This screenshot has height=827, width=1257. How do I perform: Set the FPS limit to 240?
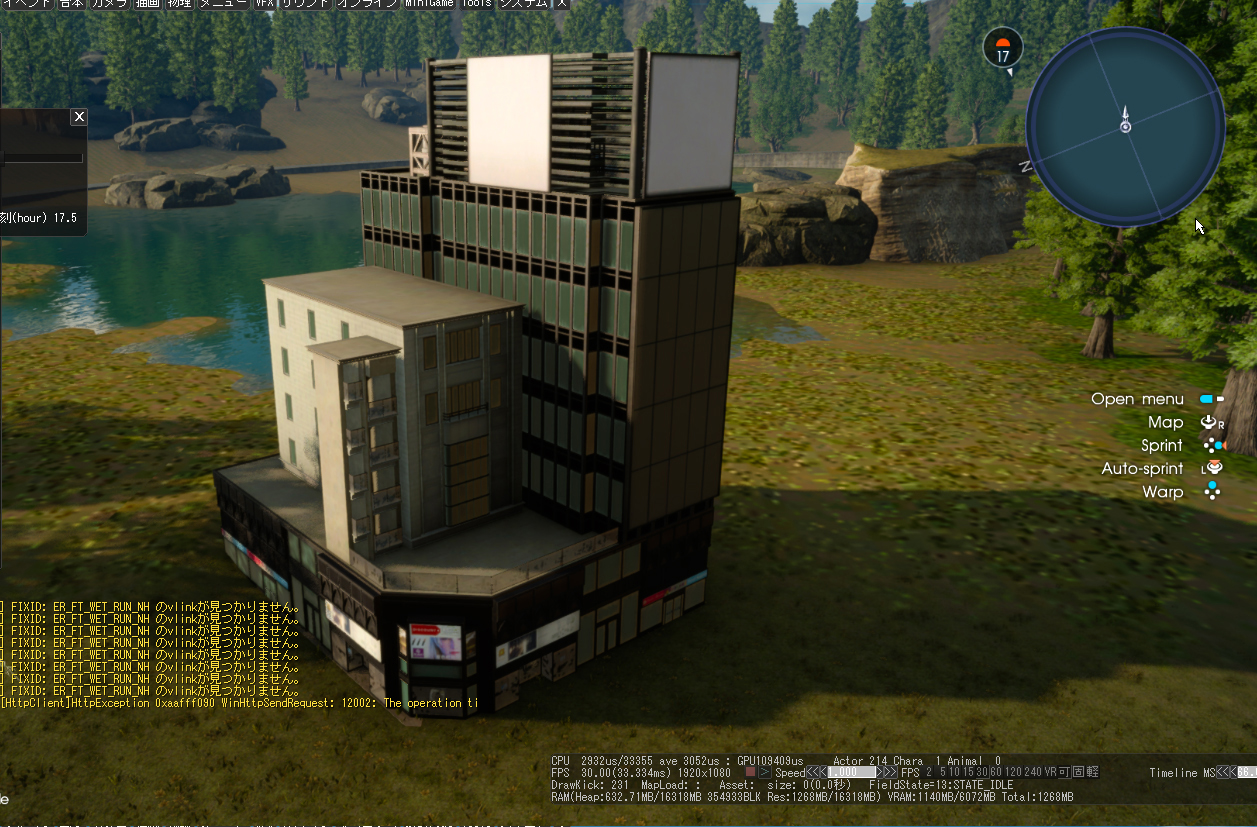(x=1033, y=773)
